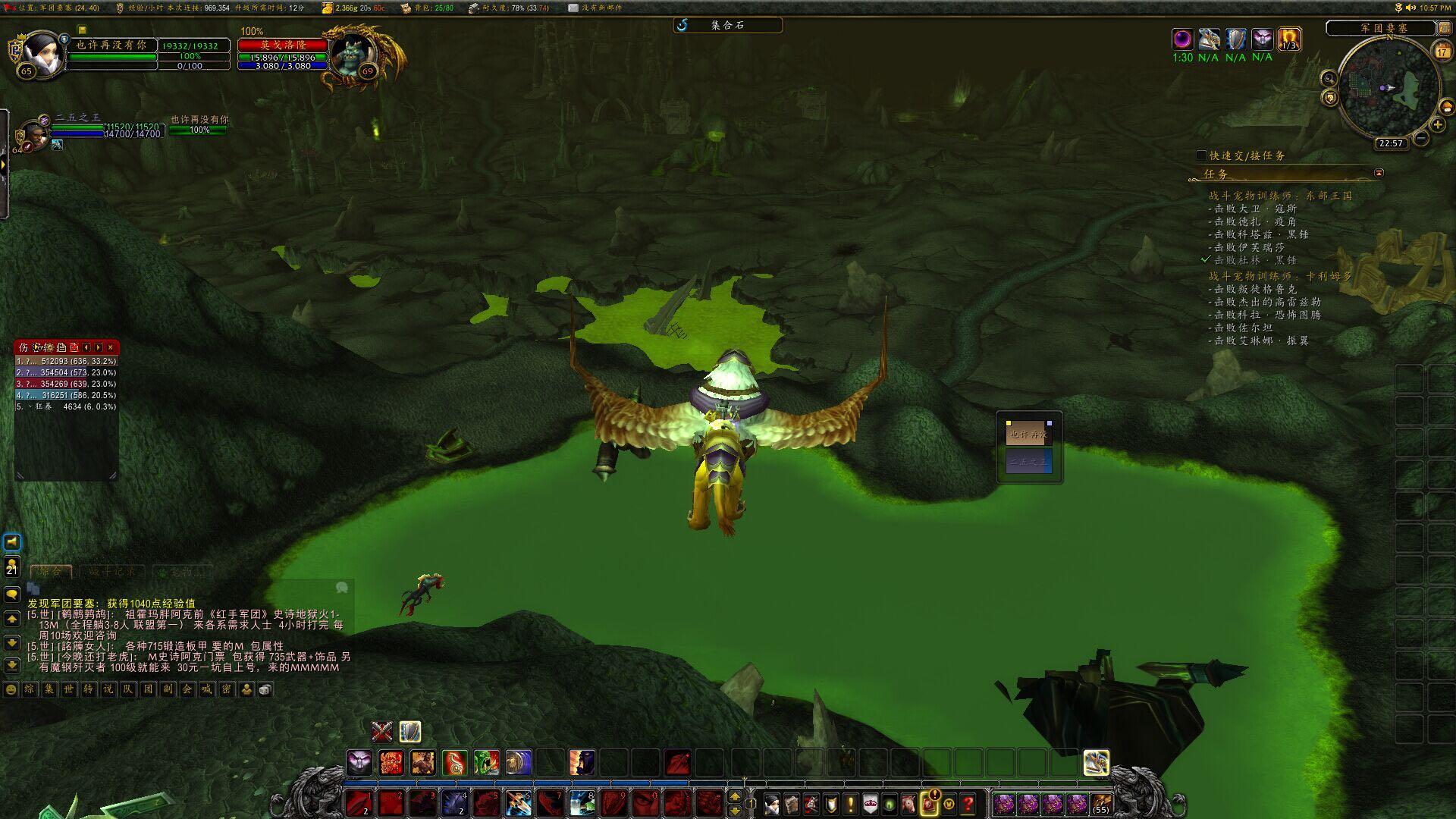1456x819 pixels.
Task: Toggle the 快速交/接任务 checkbox
Action: [1201, 155]
